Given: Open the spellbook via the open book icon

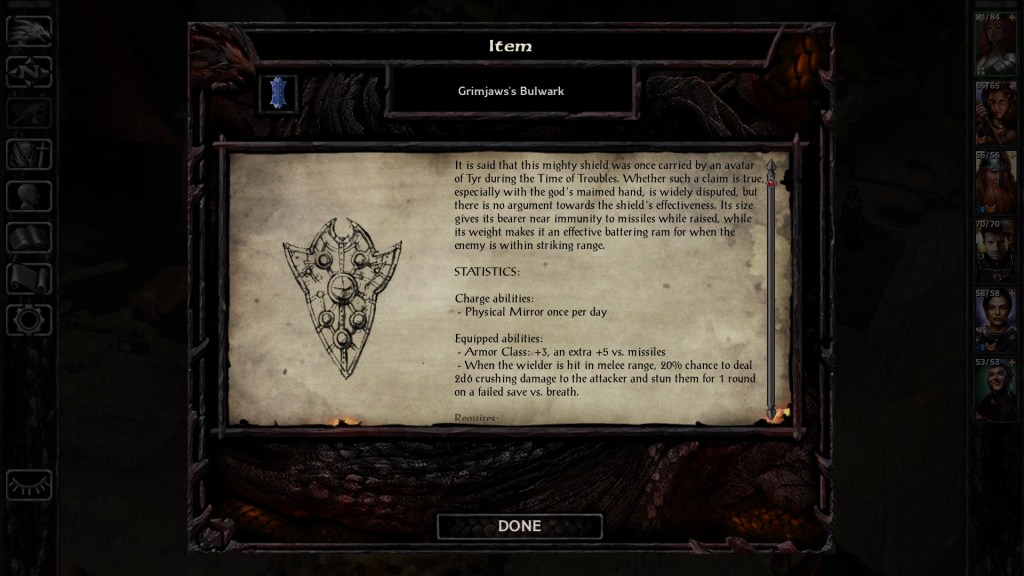Looking at the screenshot, I should tap(29, 237).
